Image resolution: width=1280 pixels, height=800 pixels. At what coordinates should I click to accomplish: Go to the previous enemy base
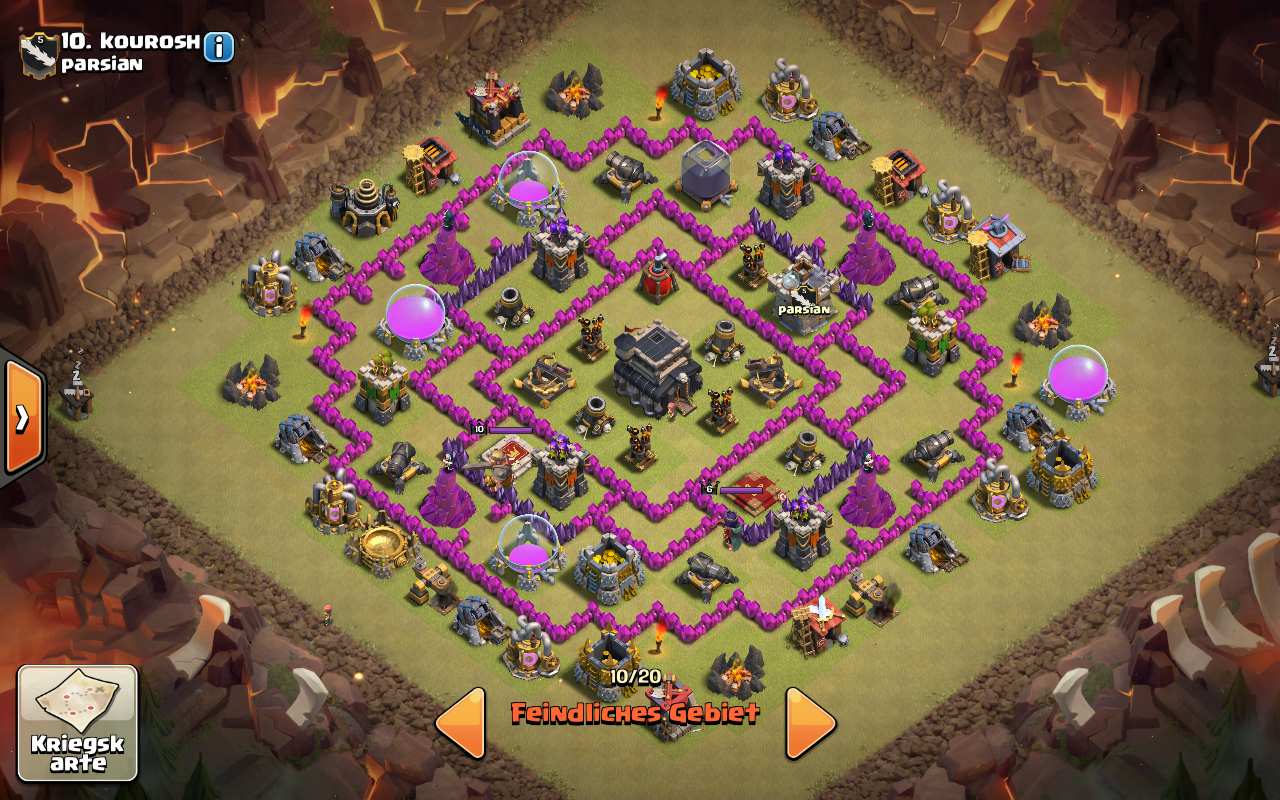pos(462,723)
